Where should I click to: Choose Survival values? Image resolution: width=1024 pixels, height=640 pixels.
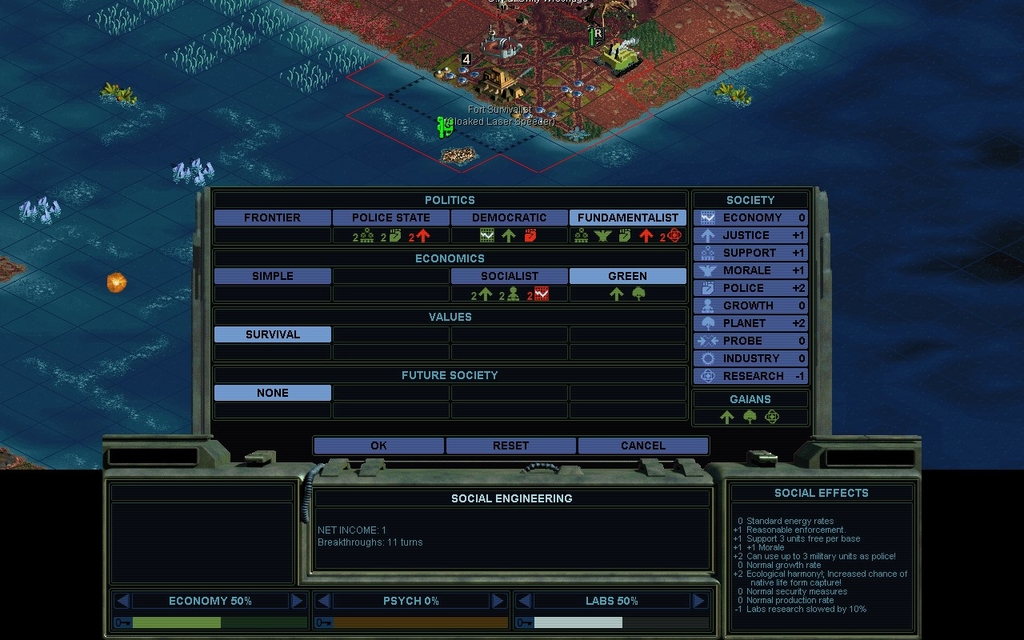coord(272,335)
